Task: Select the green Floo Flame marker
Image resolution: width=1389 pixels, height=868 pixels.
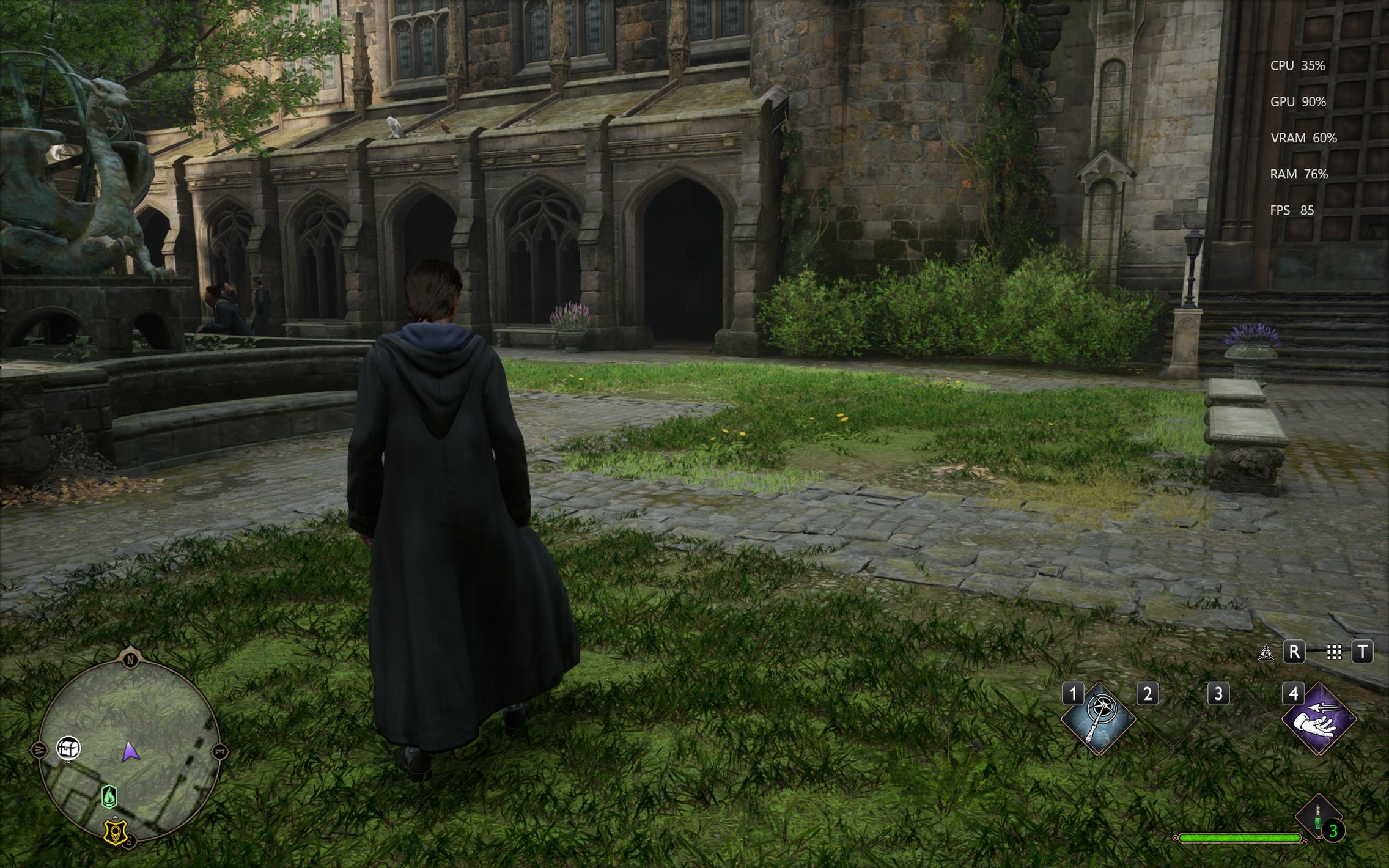Action: pyautogui.click(x=109, y=796)
